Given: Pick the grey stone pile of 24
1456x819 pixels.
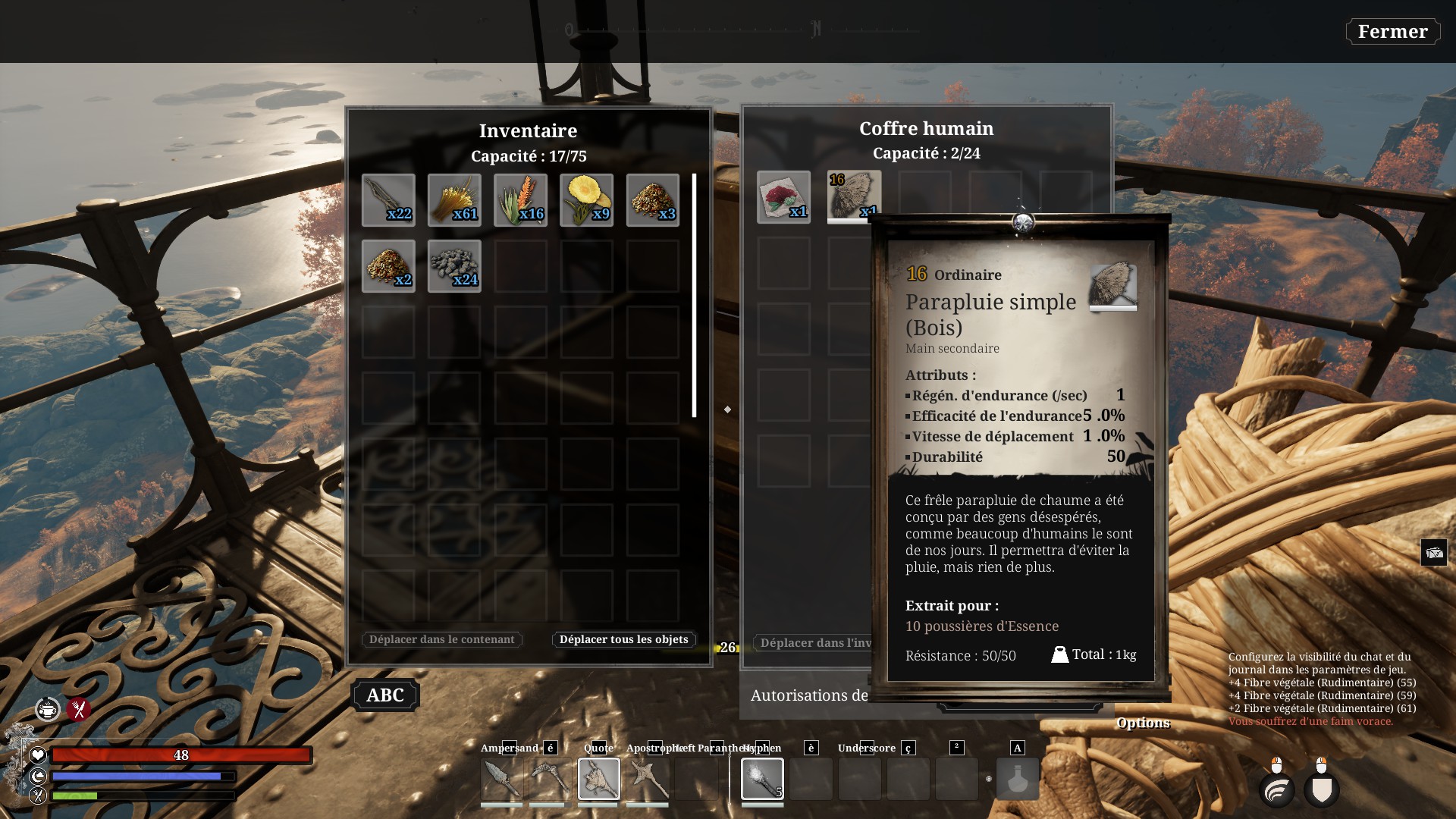Looking at the screenshot, I should pos(454,266).
